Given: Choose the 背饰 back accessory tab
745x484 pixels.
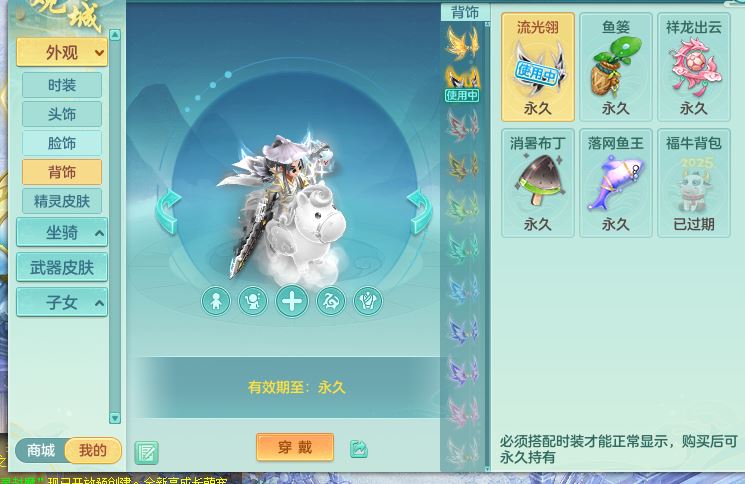Looking at the screenshot, I should pos(62,172).
